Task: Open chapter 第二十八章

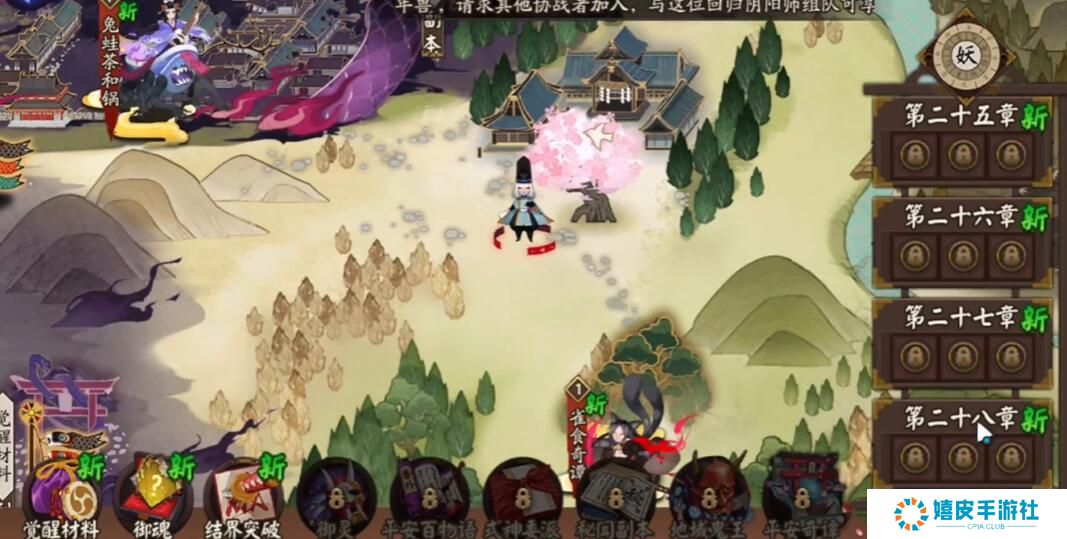Action: tap(961, 440)
